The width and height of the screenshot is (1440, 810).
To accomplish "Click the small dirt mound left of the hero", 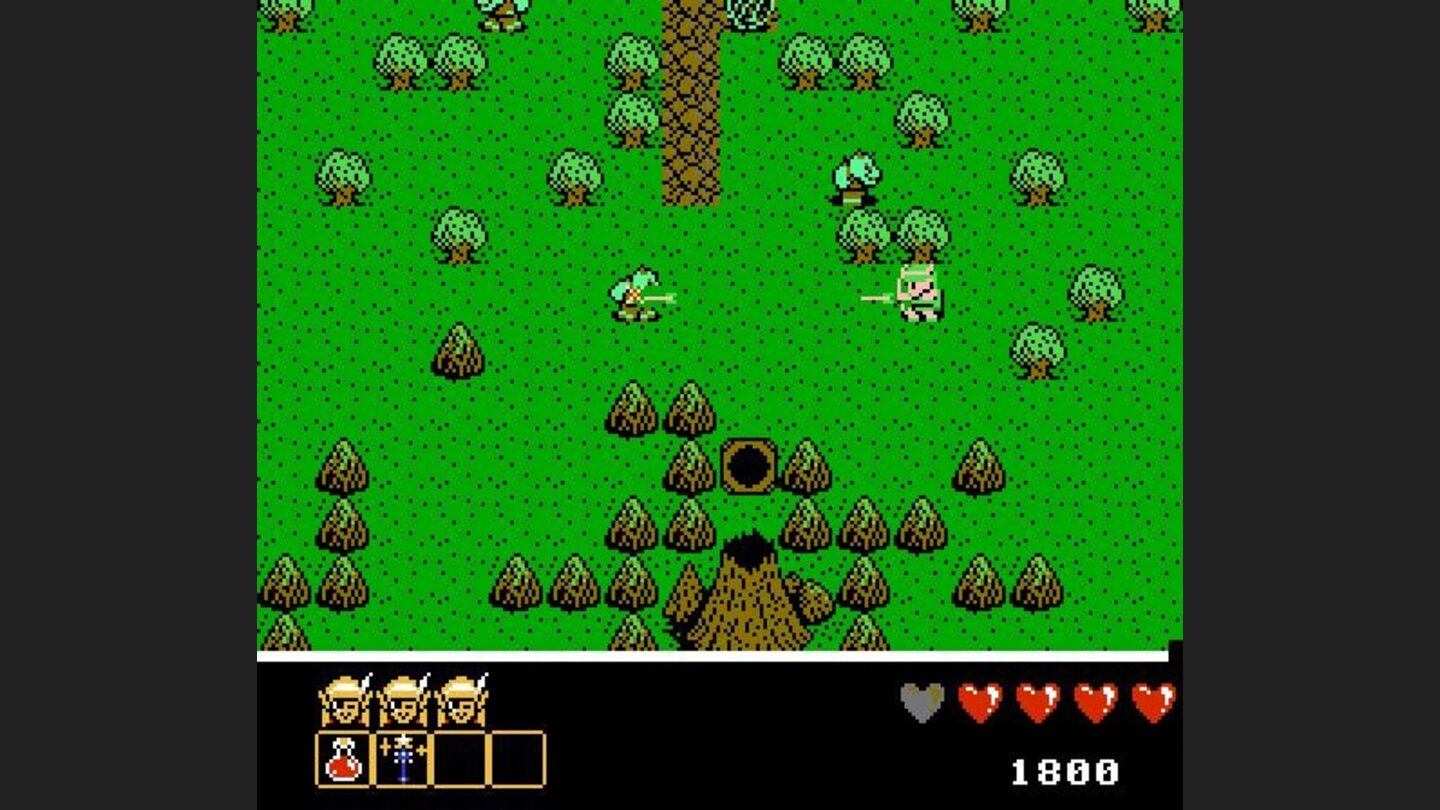I will 458,352.
